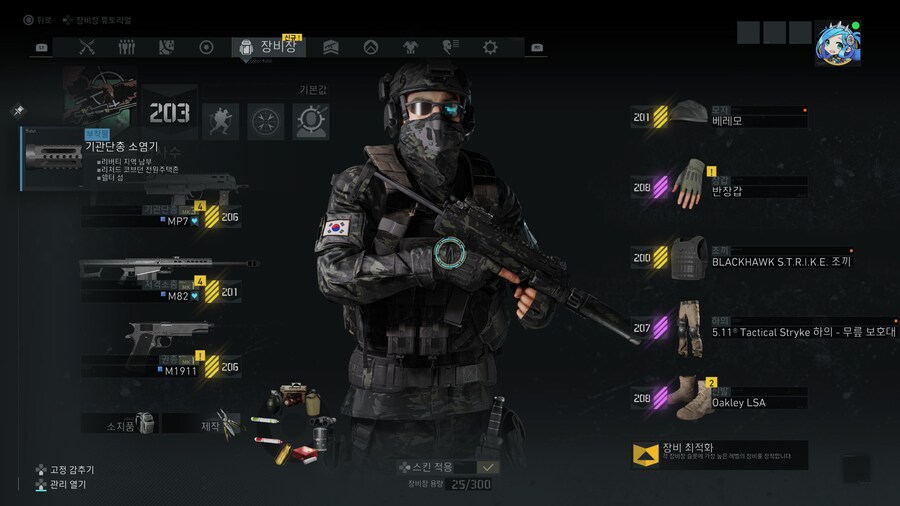Viewport: 900px width, 506px height.
Task: Click the anime avatar profile picture
Action: (x=837, y=42)
